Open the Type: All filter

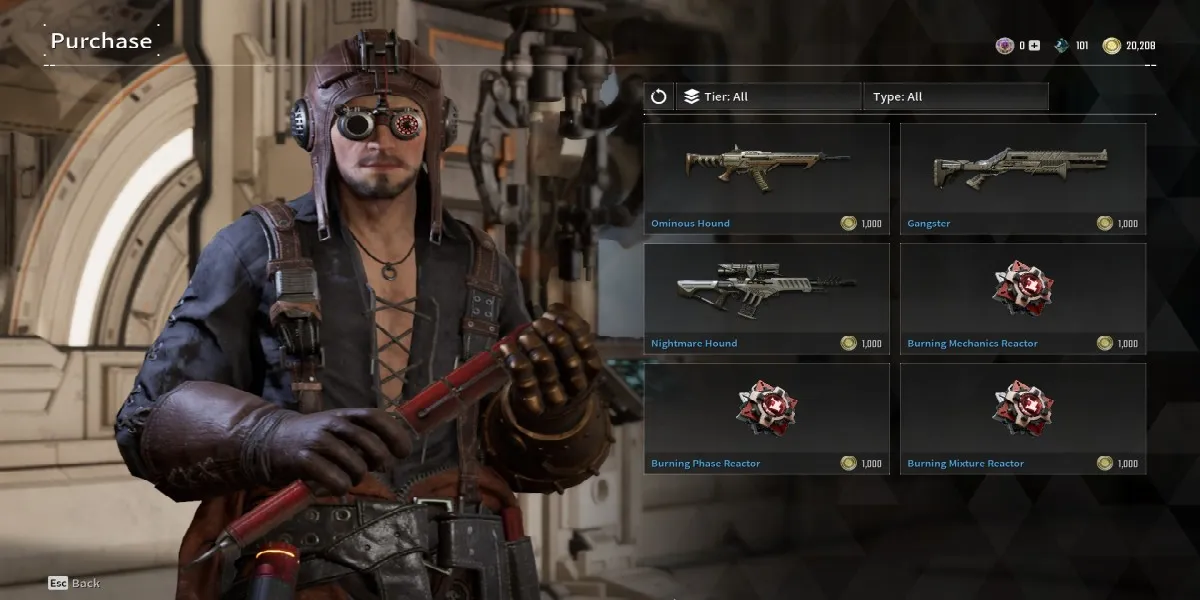pos(954,97)
